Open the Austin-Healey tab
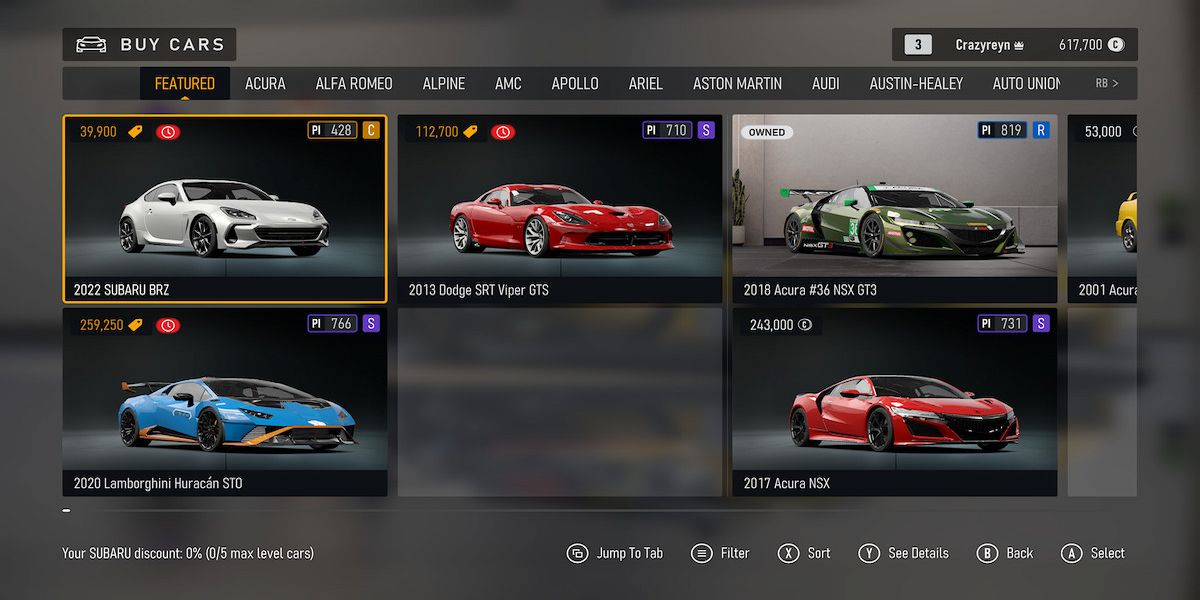This screenshot has width=1200, height=600. (915, 84)
